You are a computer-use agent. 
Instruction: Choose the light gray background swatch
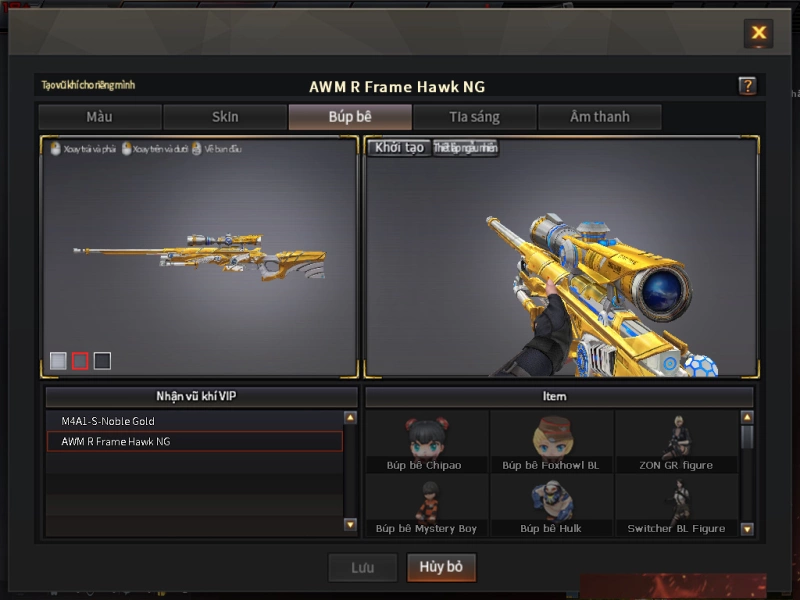(x=59, y=361)
